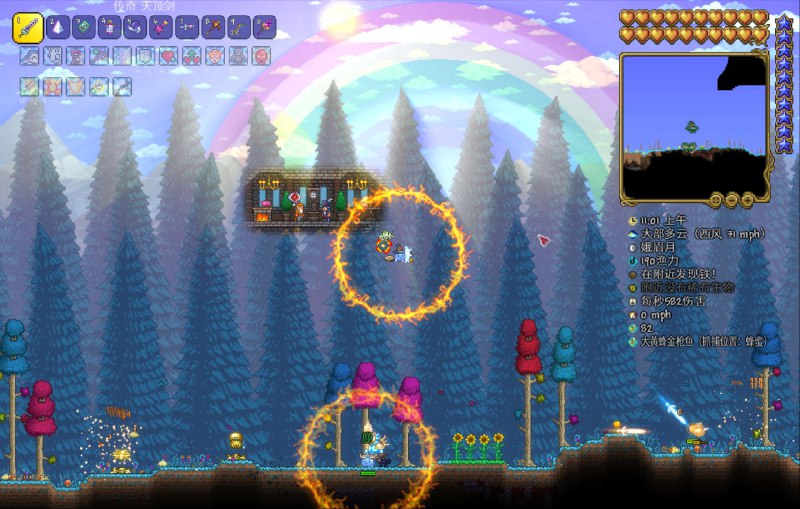The width and height of the screenshot is (800, 509).
Task: Select the white prism in hotbar slot 2
Action: pos(58,27)
